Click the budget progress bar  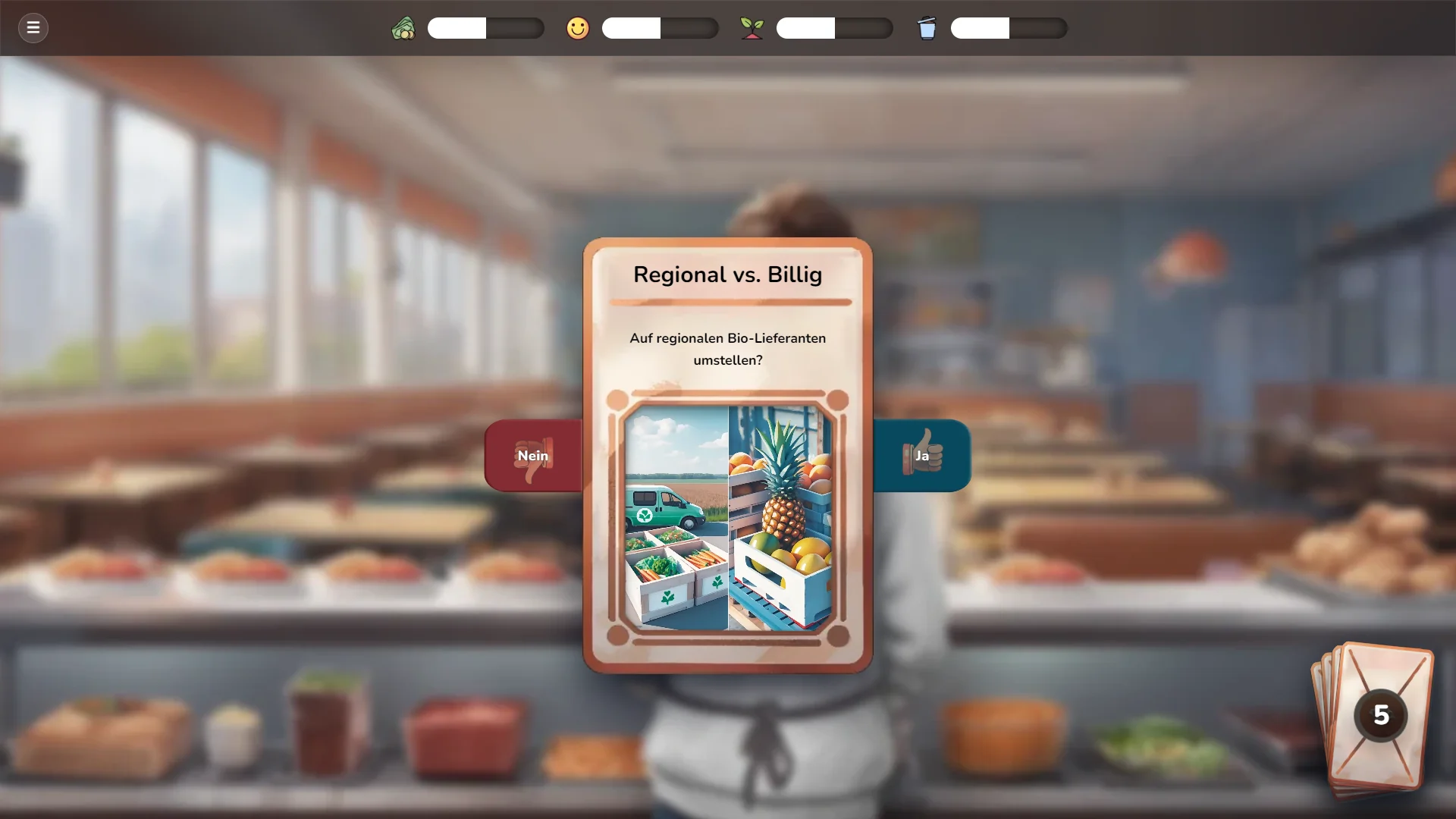[x=485, y=28]
